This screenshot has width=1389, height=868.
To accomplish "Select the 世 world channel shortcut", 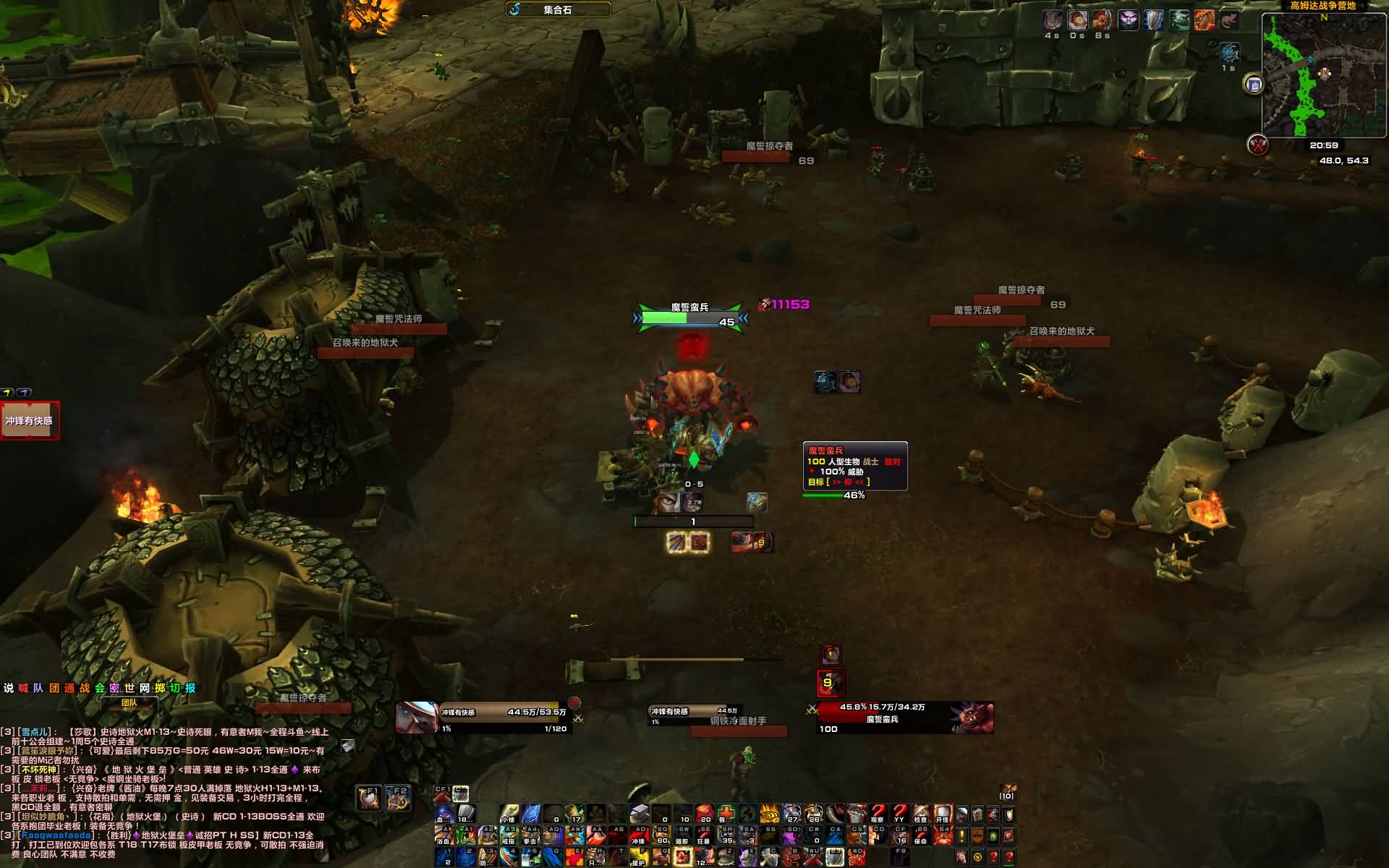I will [x=129, y=688].
